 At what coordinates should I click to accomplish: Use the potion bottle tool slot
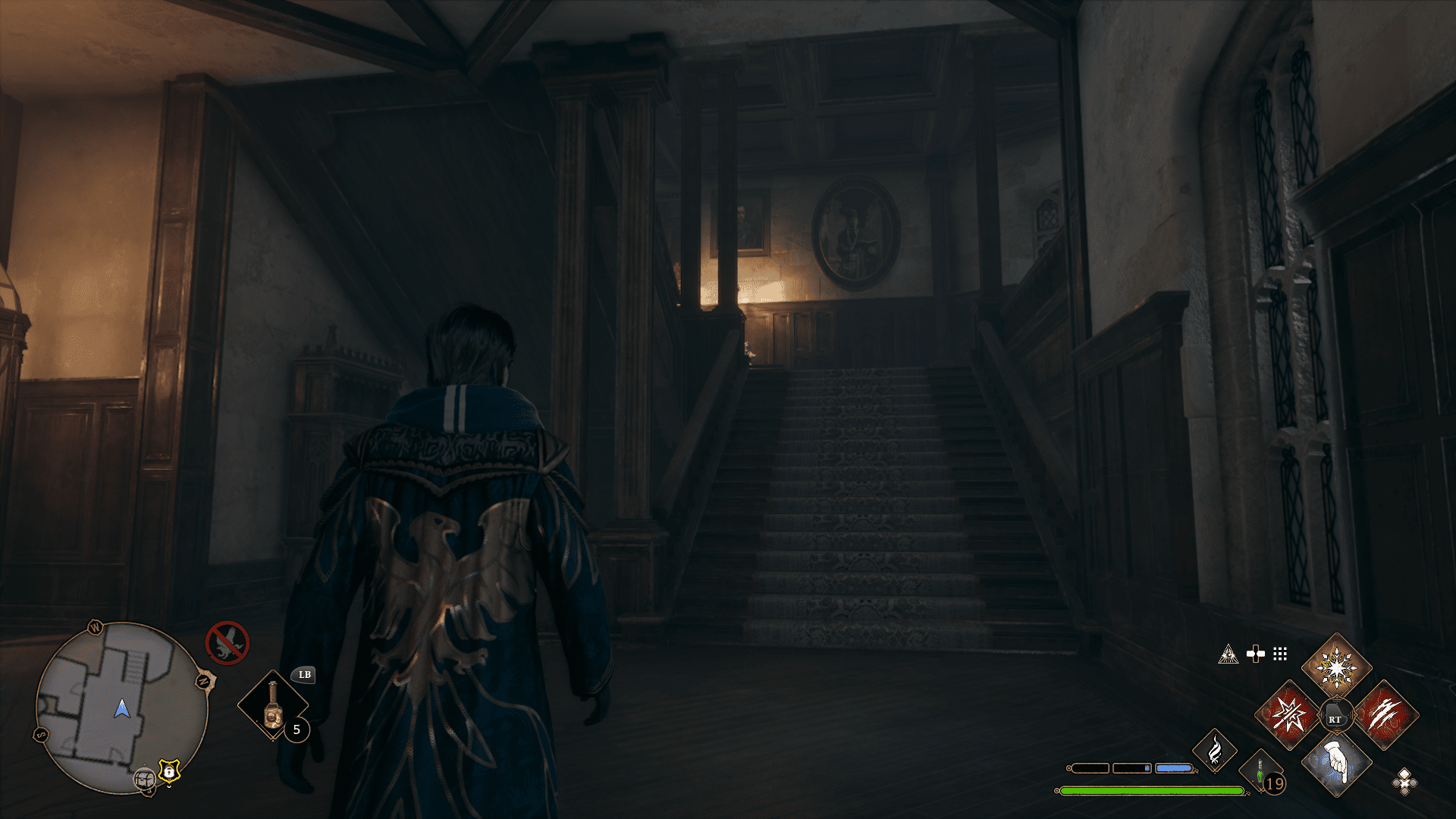pos(273,705)
